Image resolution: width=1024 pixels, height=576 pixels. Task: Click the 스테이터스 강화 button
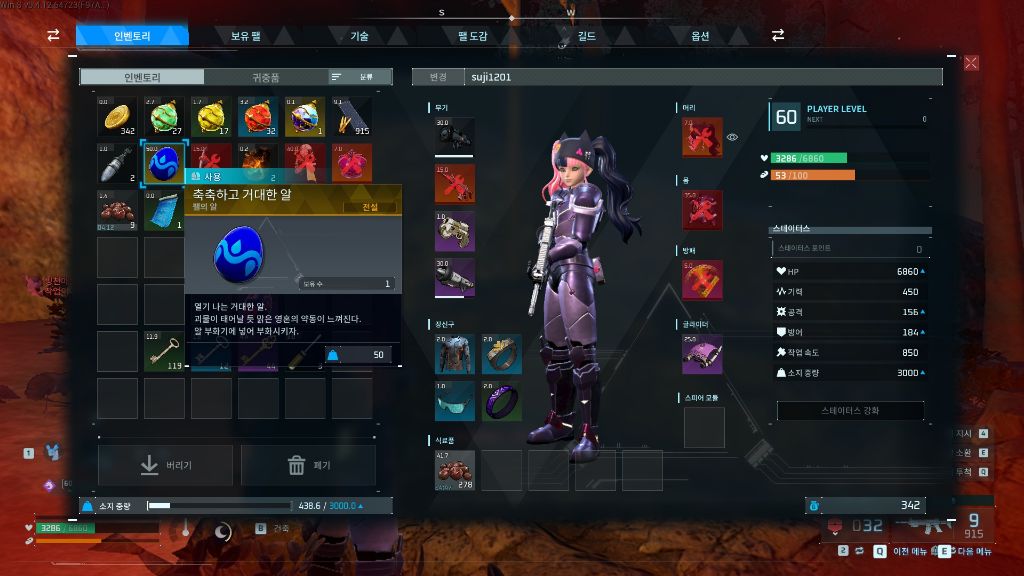point(851,411)
